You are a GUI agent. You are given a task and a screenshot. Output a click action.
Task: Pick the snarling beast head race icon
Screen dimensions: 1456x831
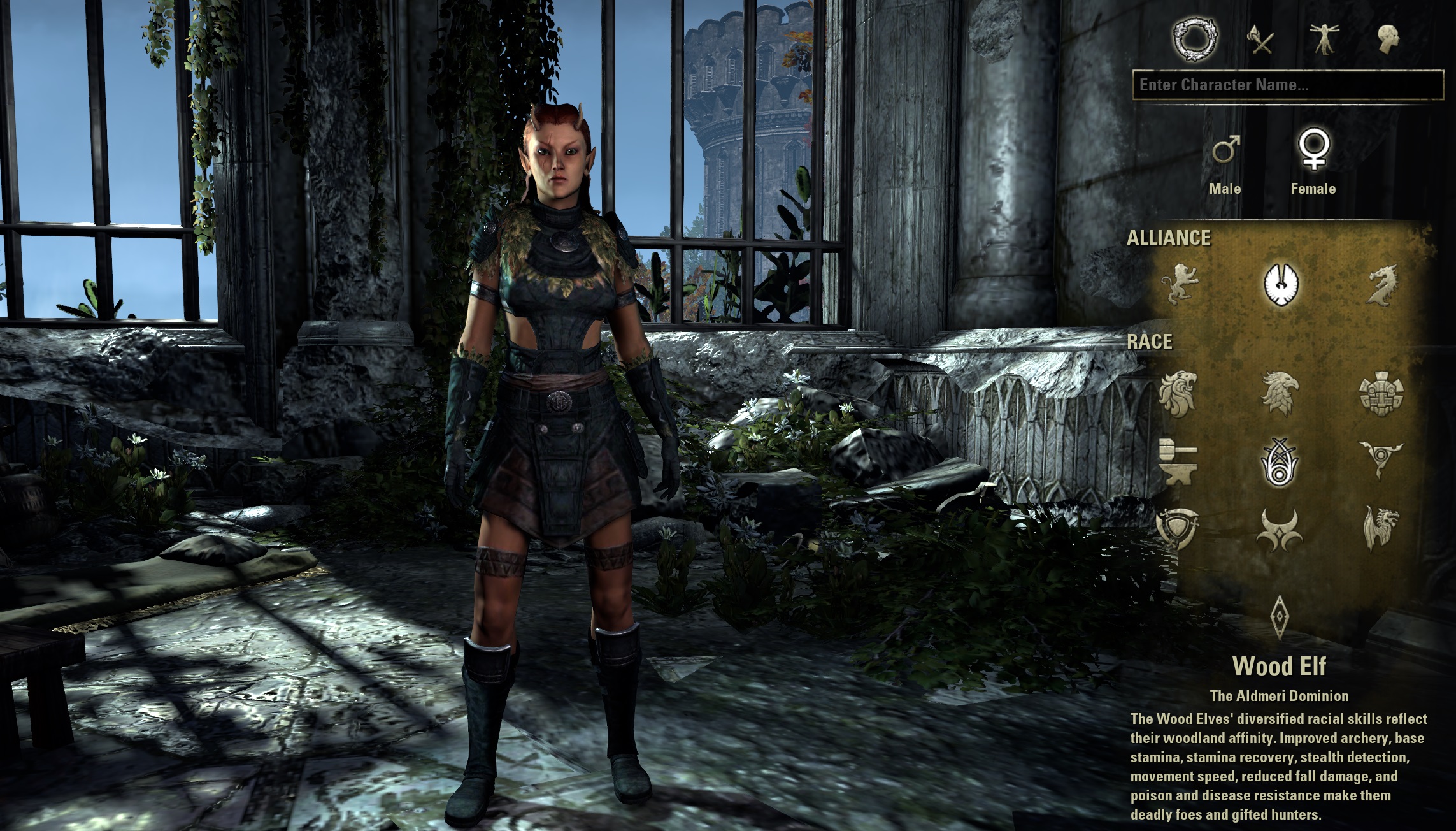coord(1381,529)
